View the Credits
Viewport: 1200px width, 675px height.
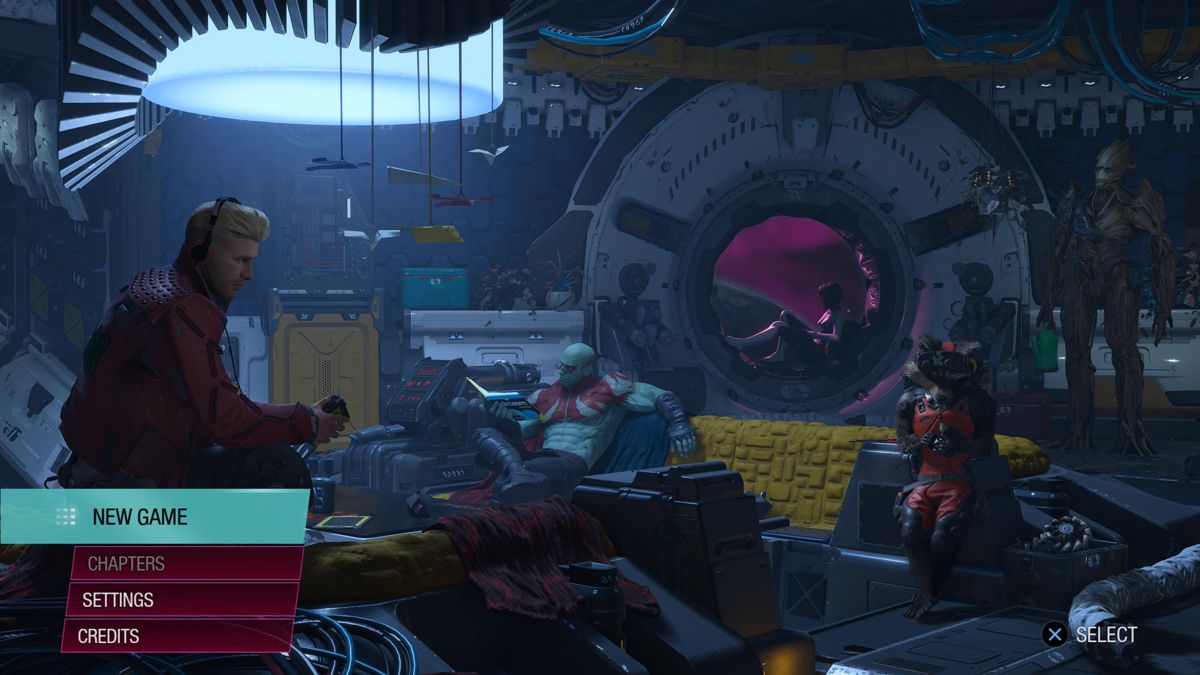(x=178, y=636)
